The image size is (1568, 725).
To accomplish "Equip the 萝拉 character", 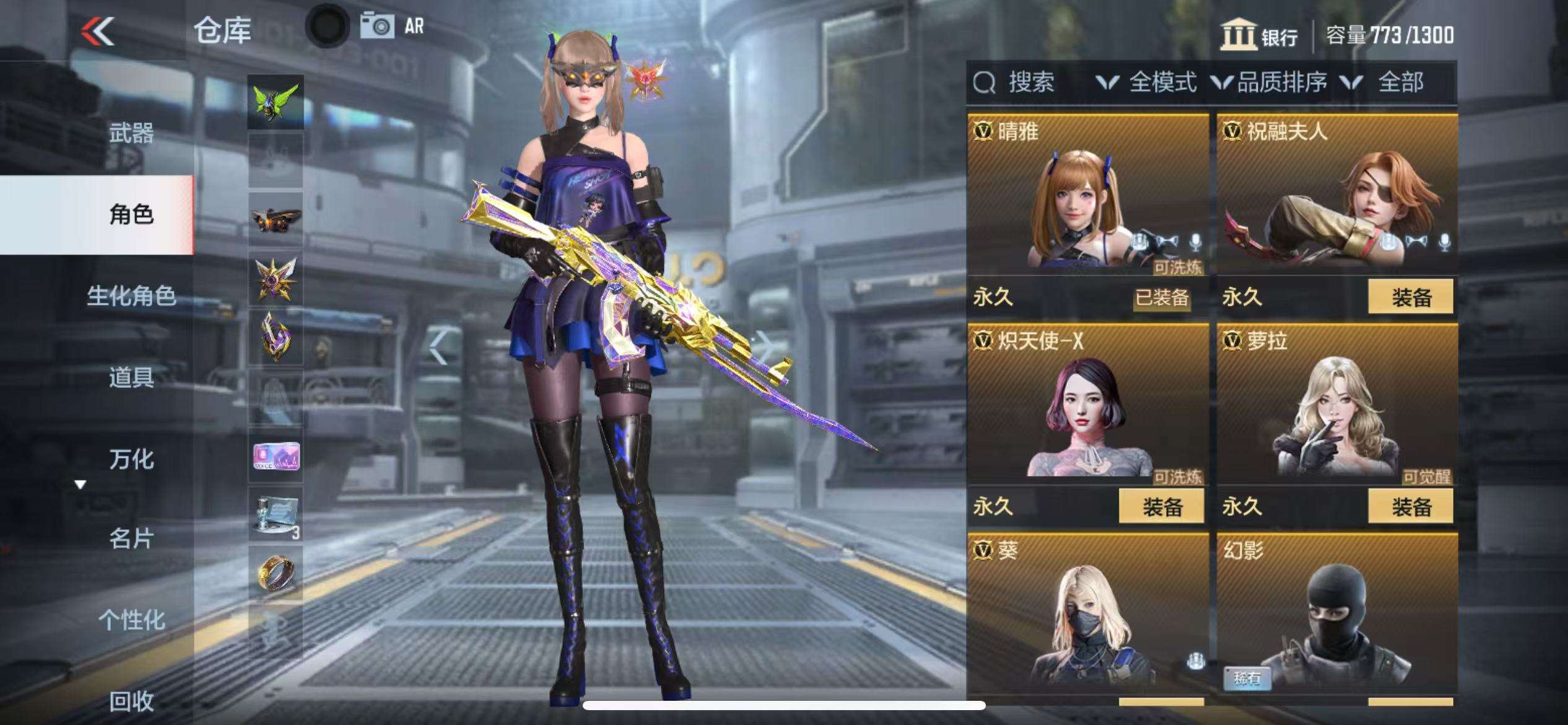I will (x=1410, y=506).
